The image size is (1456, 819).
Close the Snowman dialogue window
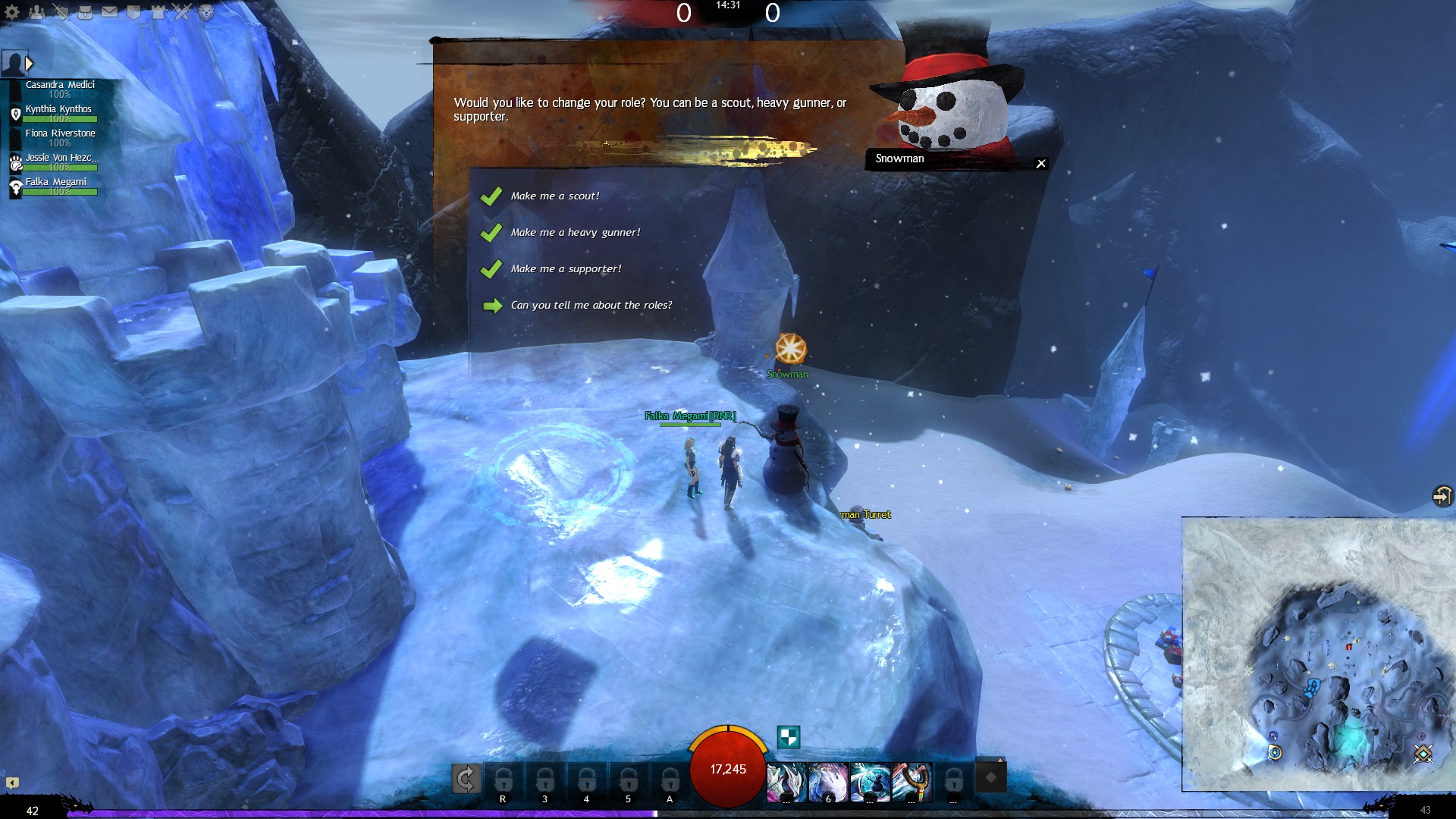click(x=1041, y=163)
